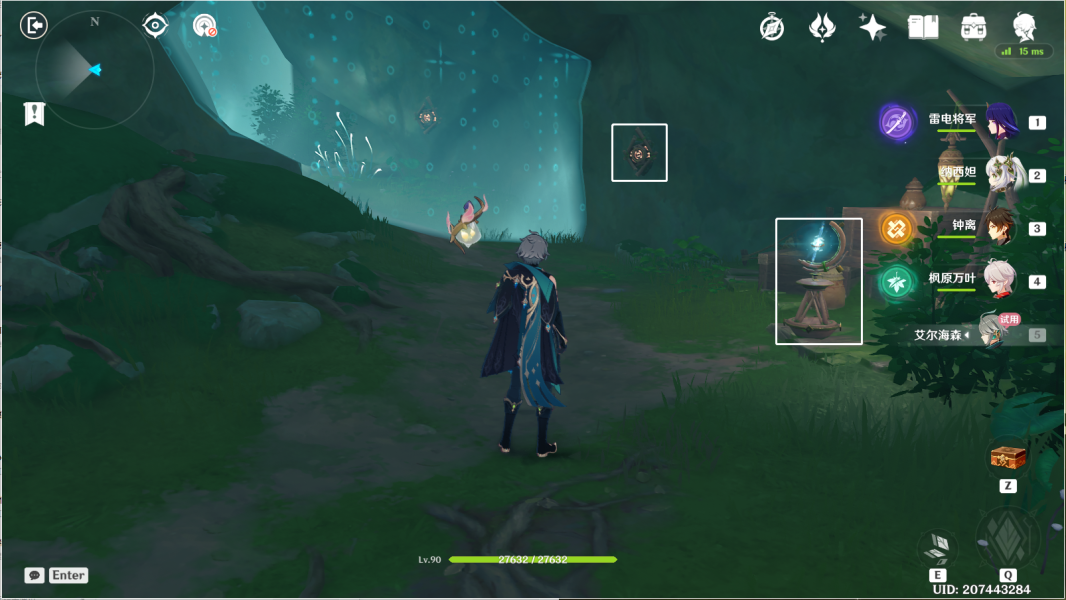Open the chat speech bubble icon

[x=35, y=575]
